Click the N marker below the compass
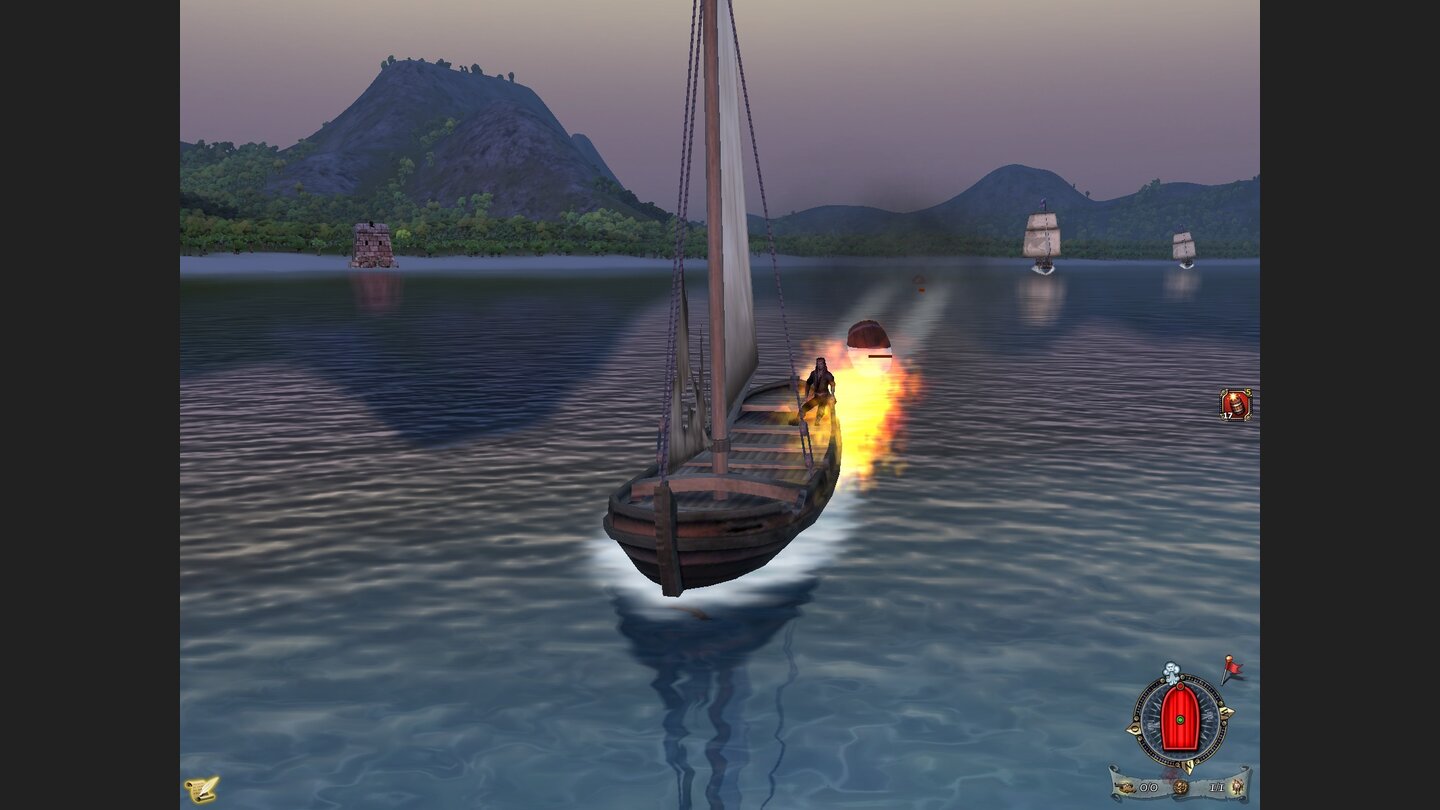The image size is (1440, 810). (x=1188, y=766)
